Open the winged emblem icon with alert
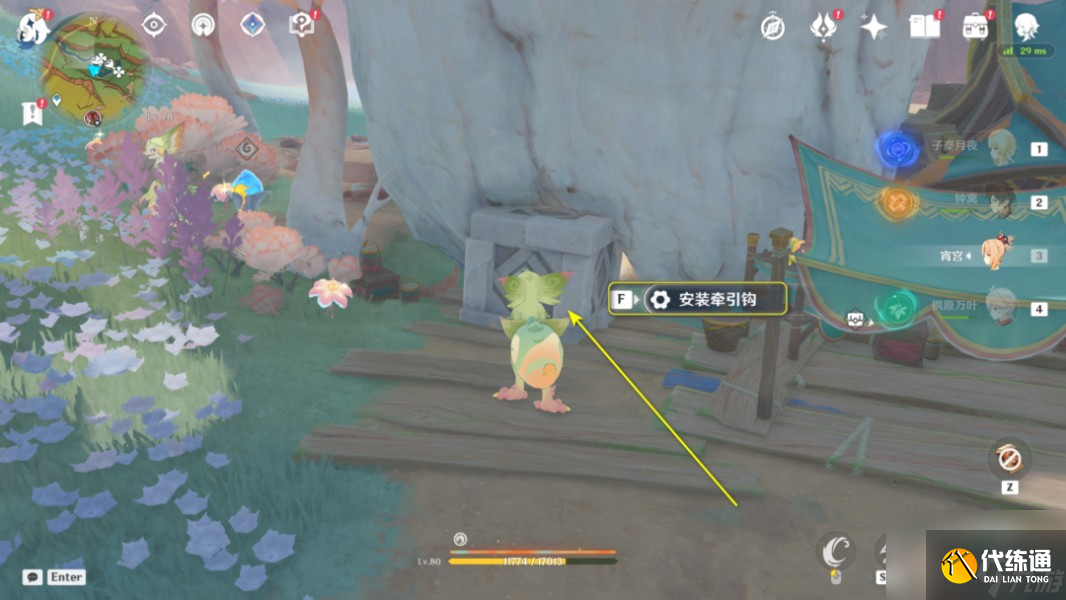 pyautogui.click(x=824, y=27)
